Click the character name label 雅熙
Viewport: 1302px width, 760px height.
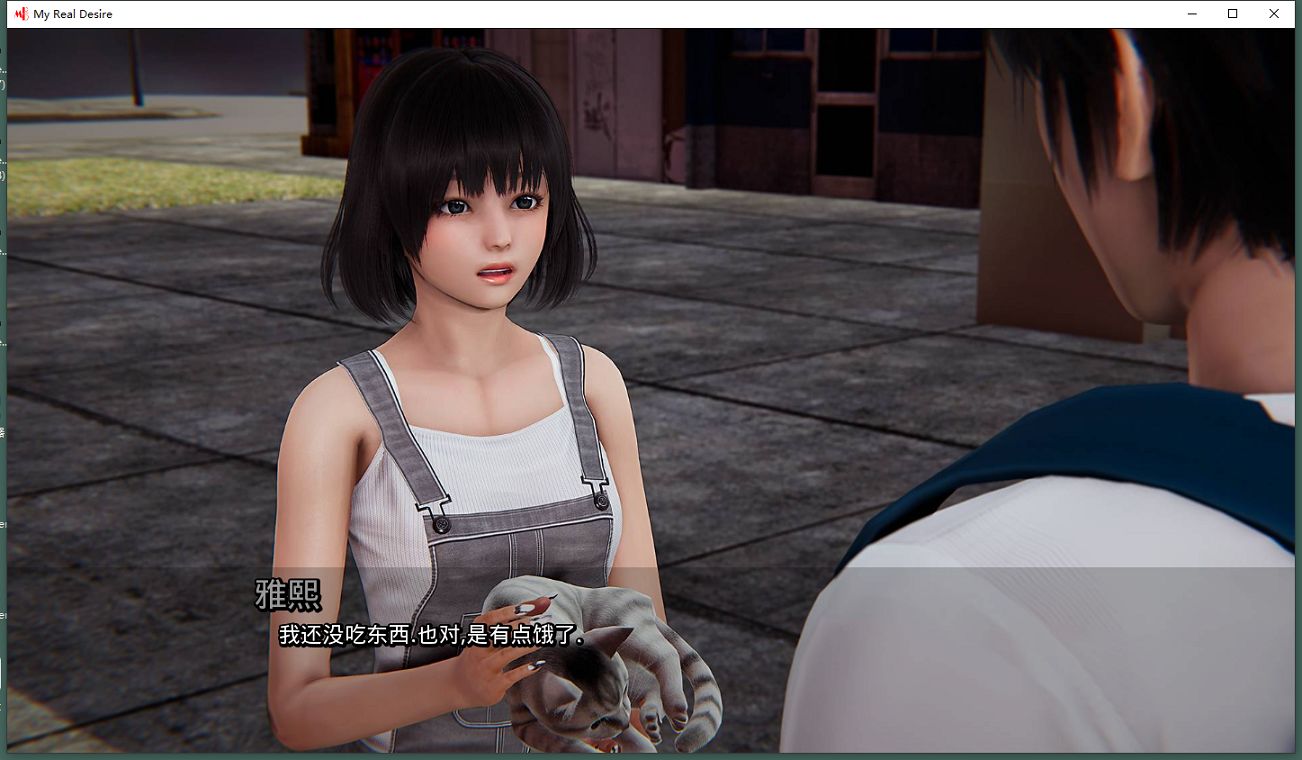pos(288,594)
